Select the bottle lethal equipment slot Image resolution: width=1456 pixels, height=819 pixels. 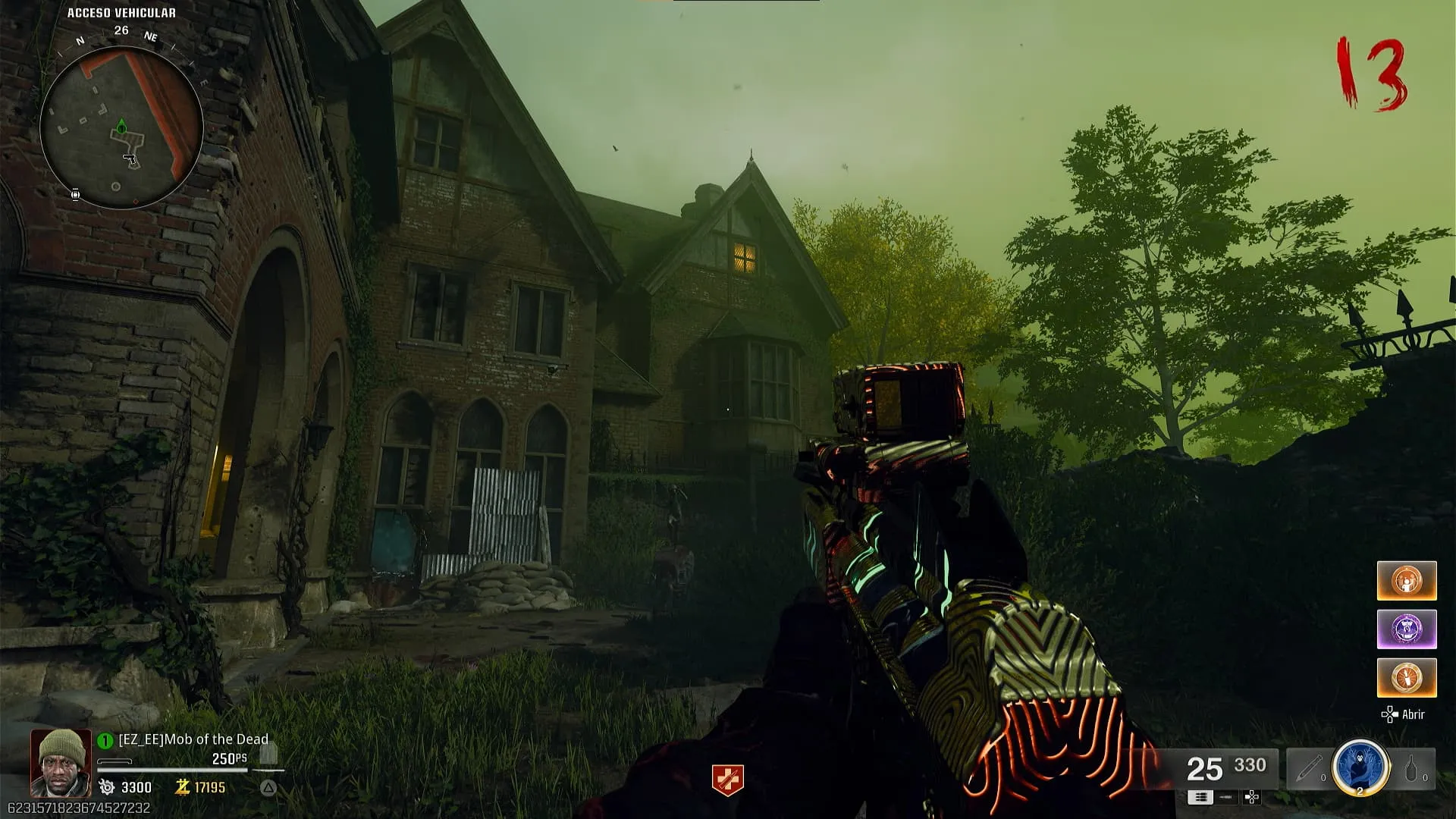[x=1412, y=769]
